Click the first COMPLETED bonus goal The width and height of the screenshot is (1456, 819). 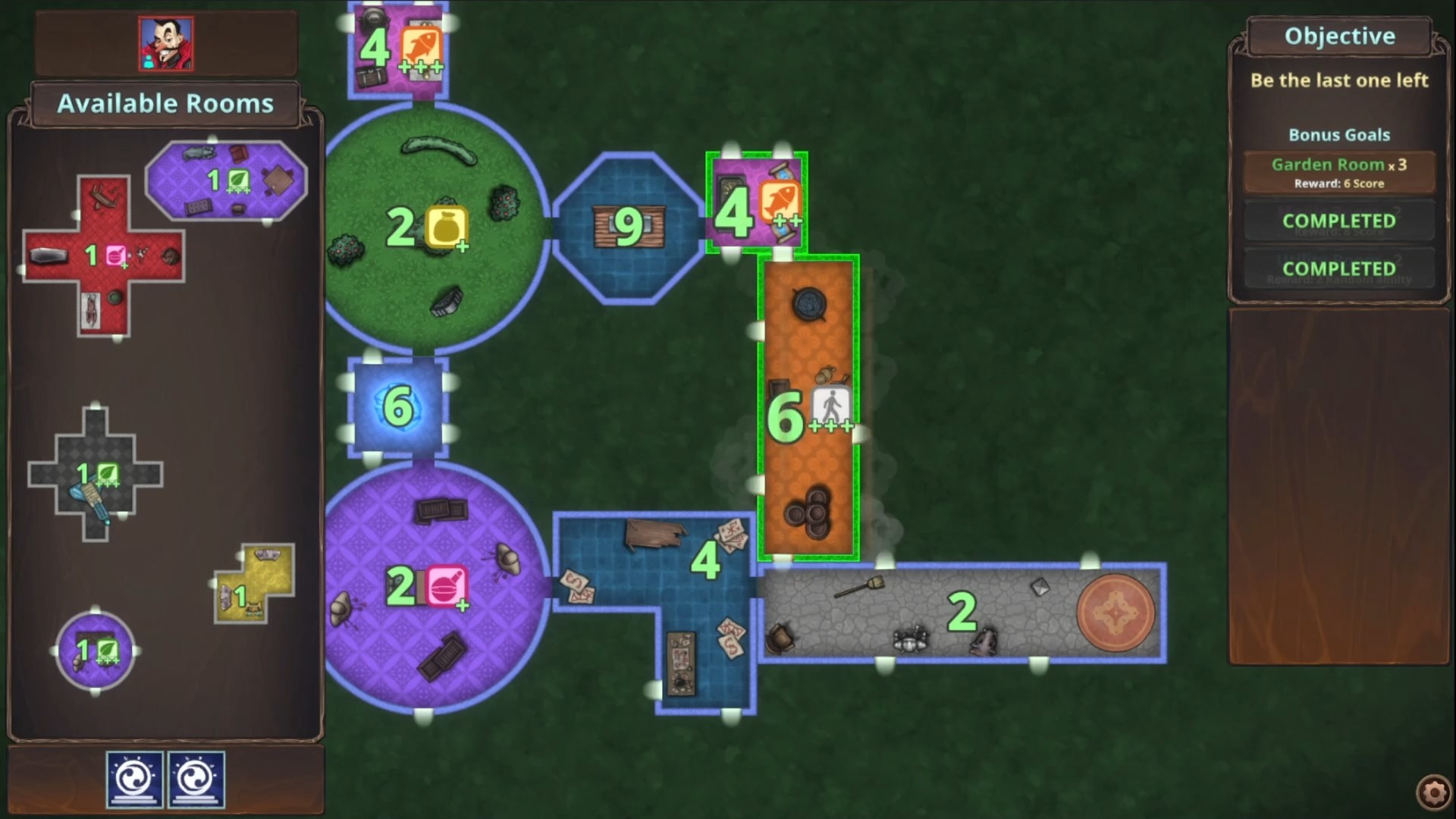click(x=1338, y=221)
